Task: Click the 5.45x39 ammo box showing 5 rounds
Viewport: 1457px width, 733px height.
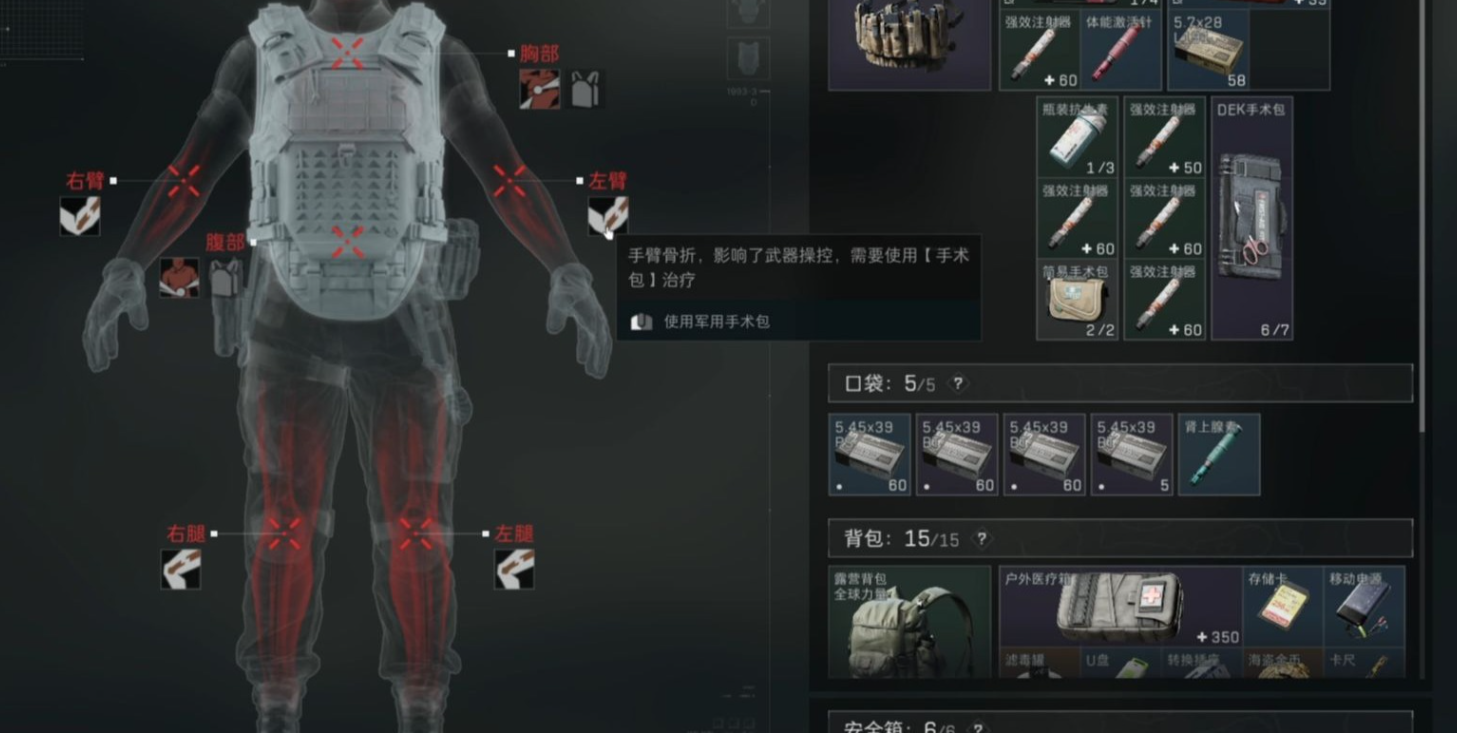Action: [x=1131, y=455]
